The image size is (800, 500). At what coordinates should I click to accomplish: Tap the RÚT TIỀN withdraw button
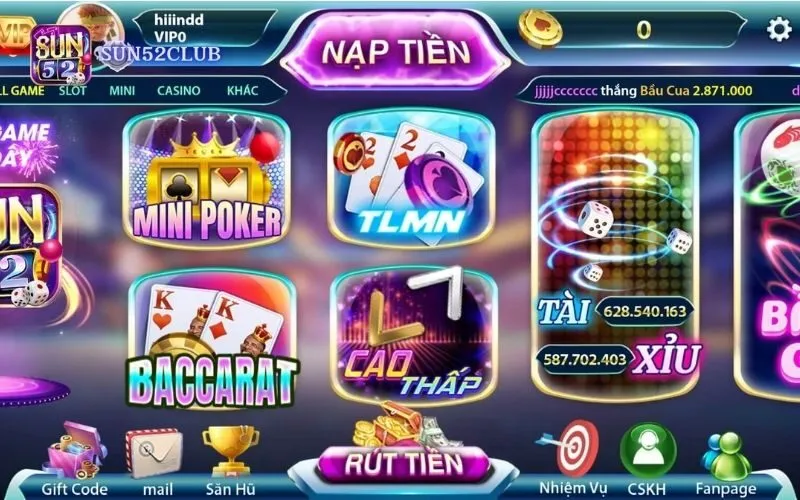click(x=403, y=463)
